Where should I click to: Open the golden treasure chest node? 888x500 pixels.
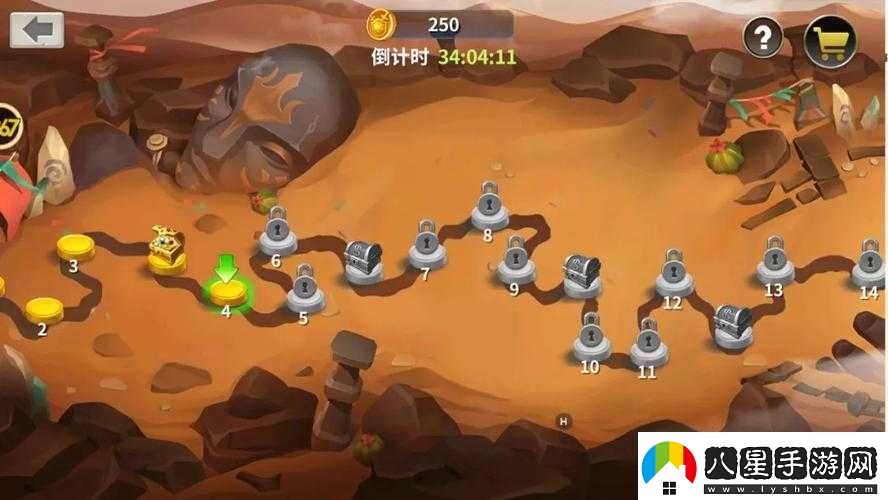tap(167, 251)
